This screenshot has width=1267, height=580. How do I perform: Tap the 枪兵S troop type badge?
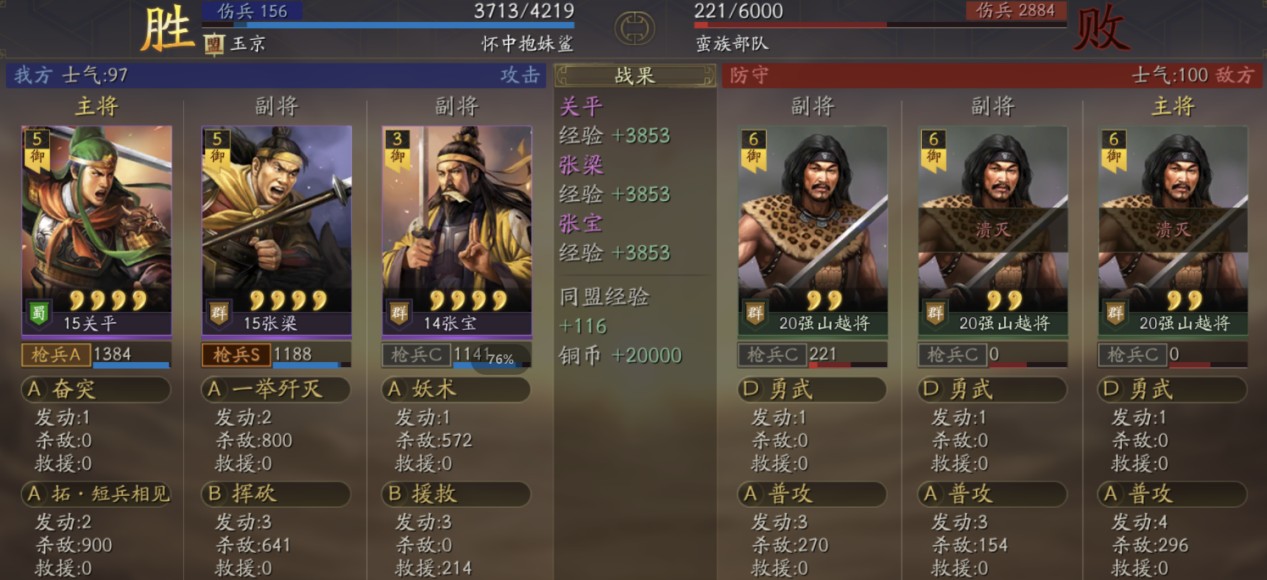point(236,354)
